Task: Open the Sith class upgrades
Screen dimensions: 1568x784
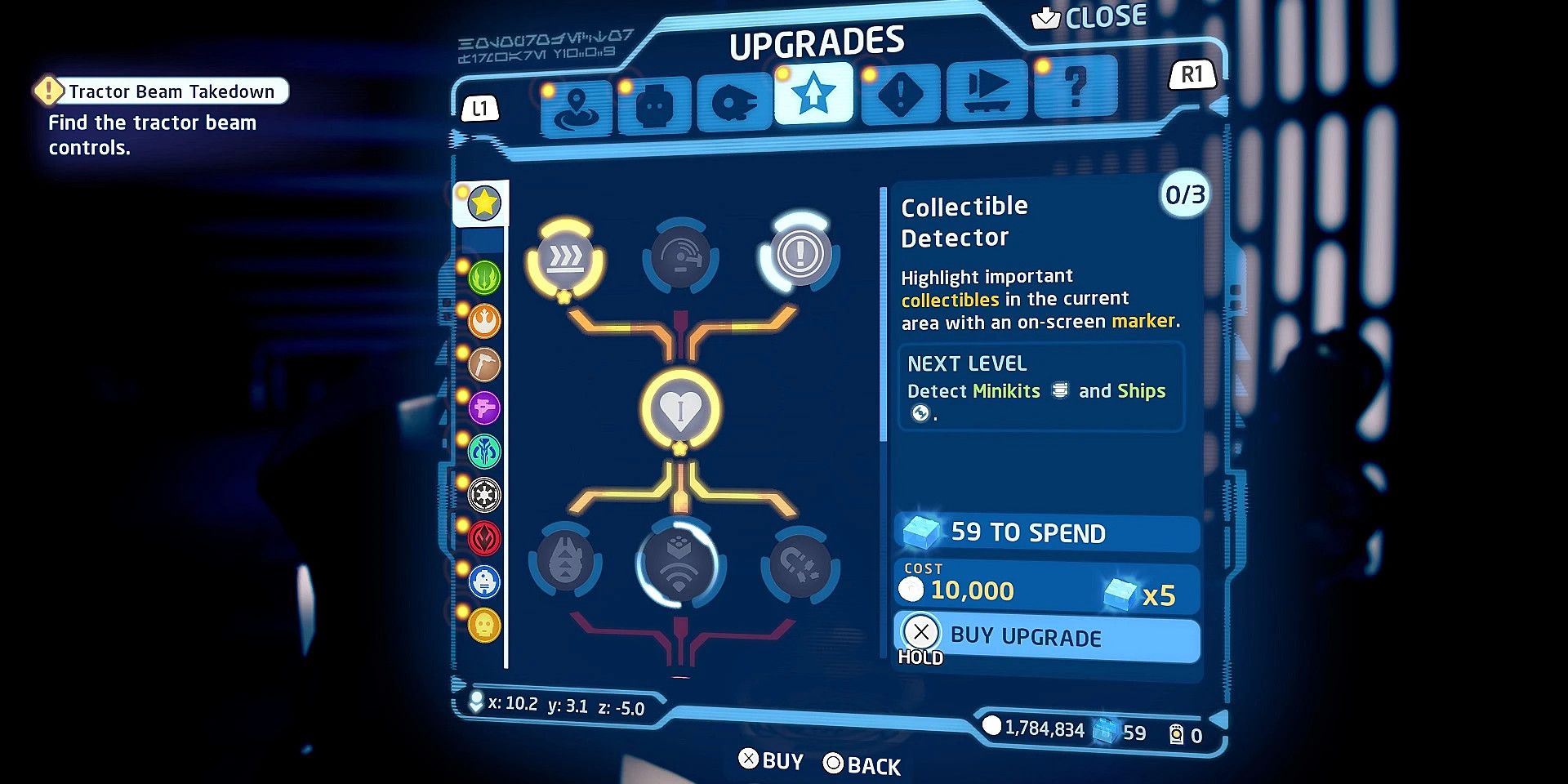Action: tap(483, 540)
